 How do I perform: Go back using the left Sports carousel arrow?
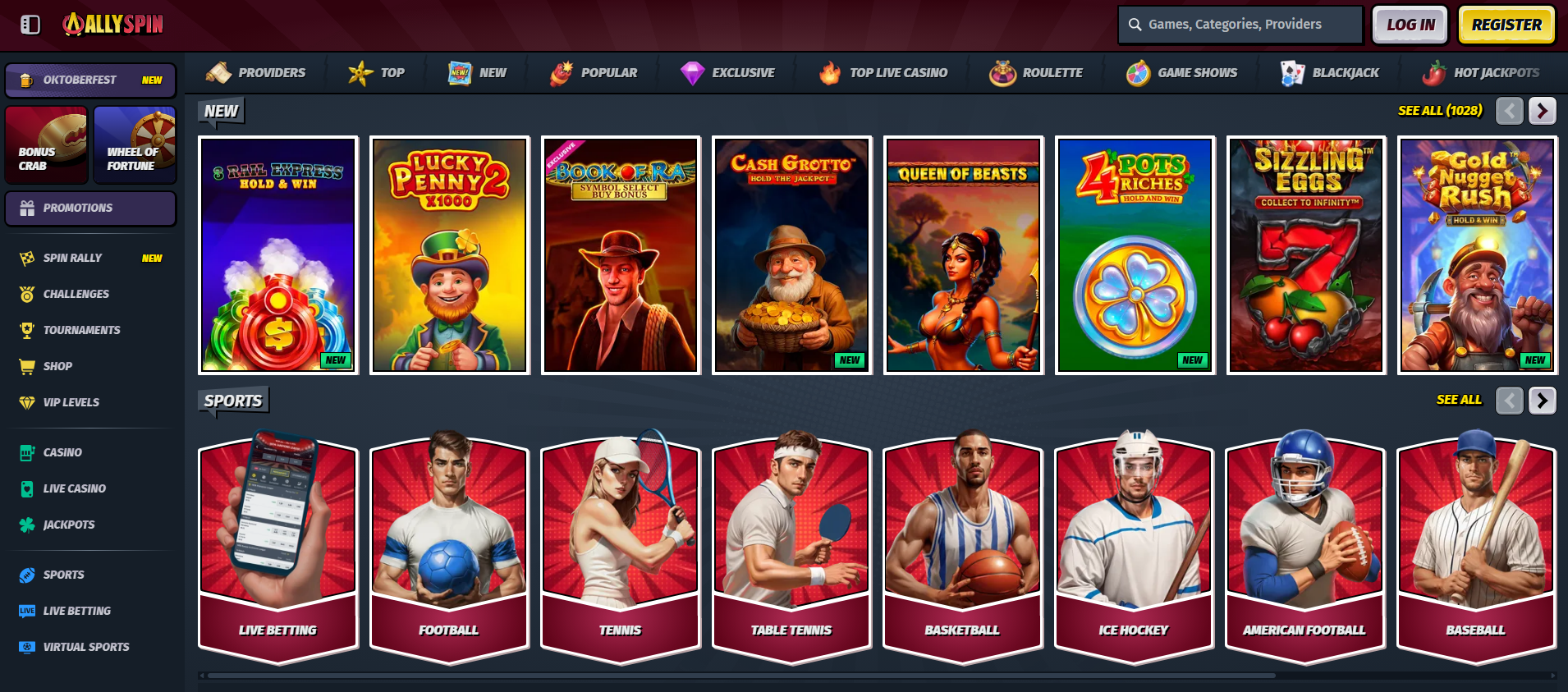[x=1509, y=401]
